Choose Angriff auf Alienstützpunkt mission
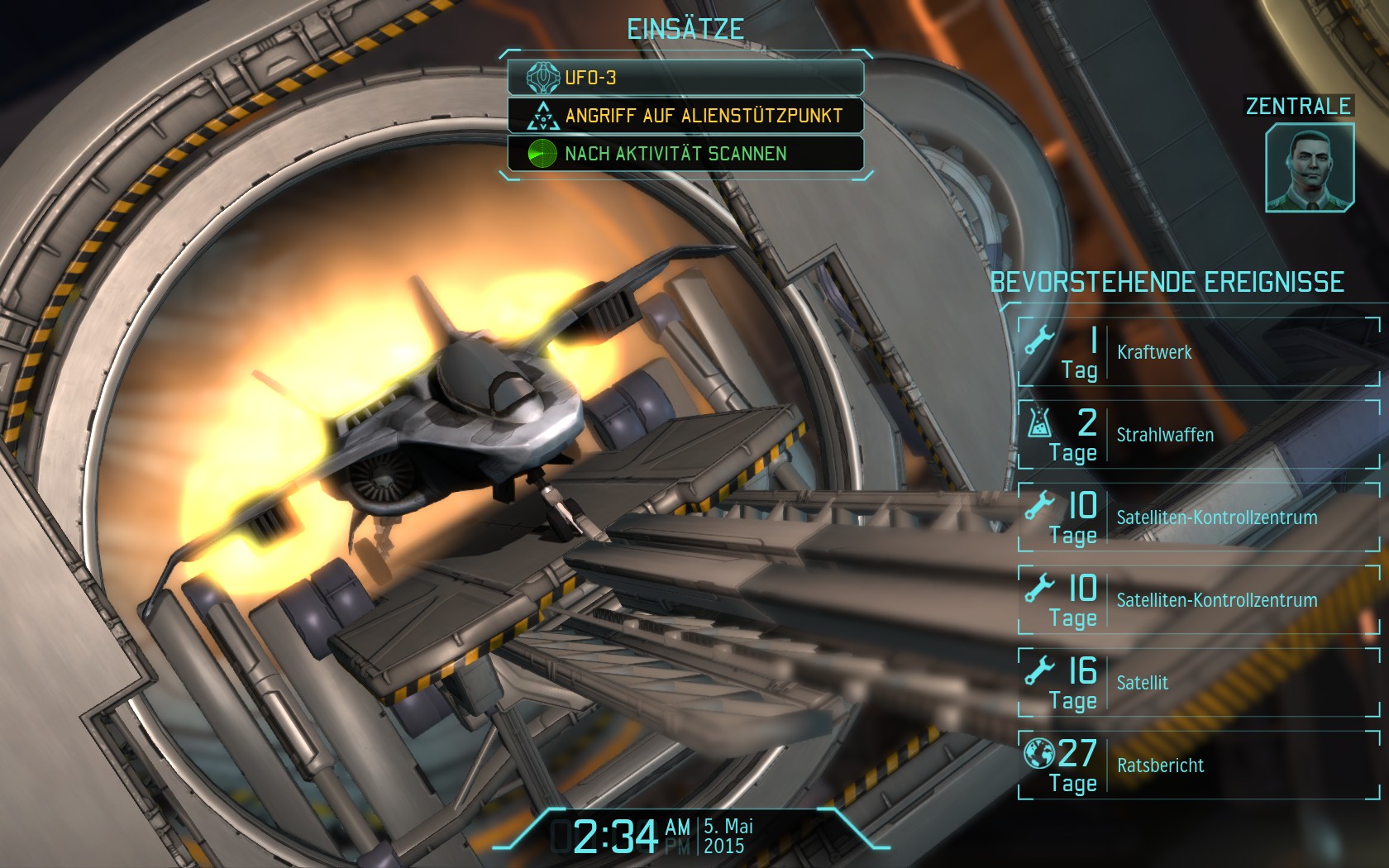 coord(685,116)
